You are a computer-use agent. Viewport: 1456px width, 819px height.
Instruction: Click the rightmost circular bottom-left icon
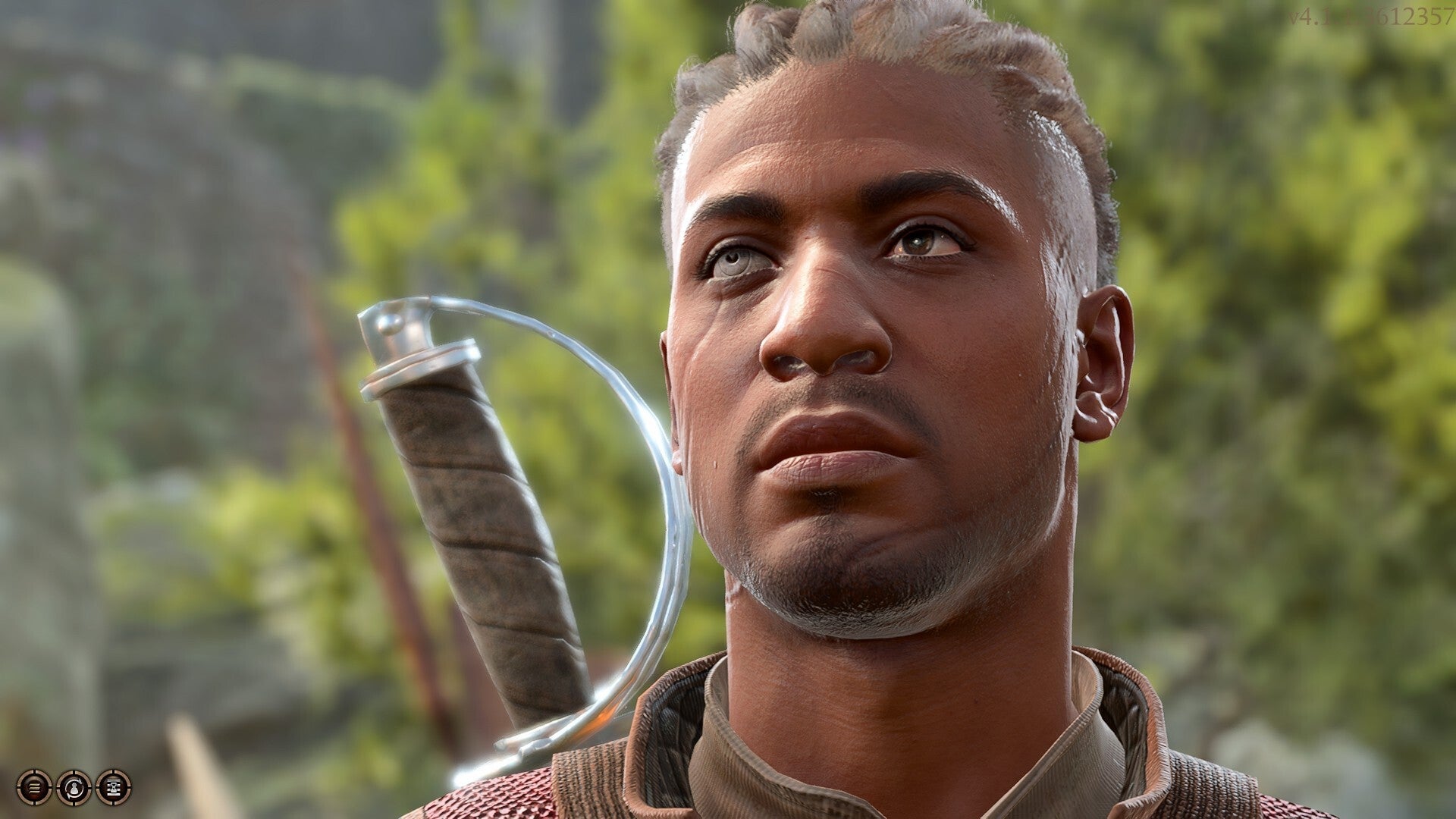click(114, 787)
